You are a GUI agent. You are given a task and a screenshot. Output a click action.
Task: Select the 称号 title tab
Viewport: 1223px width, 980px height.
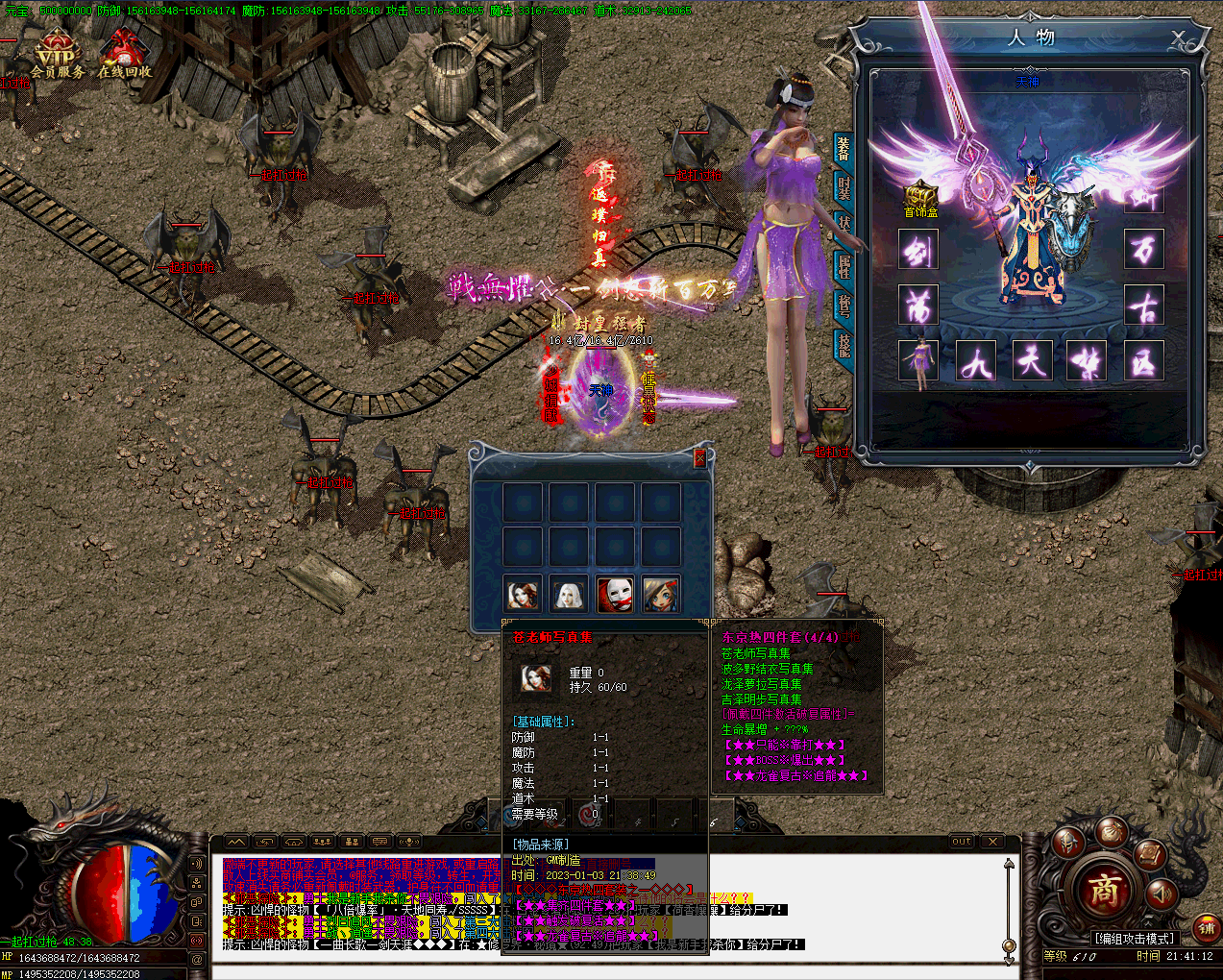click(x=844, y=306)
